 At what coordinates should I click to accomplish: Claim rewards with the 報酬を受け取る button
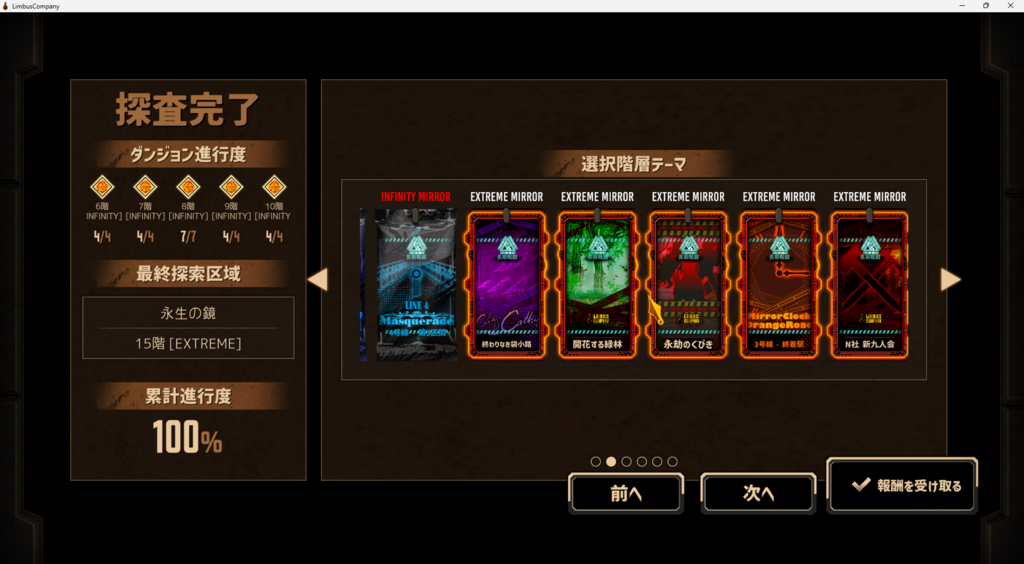point(903,486)
